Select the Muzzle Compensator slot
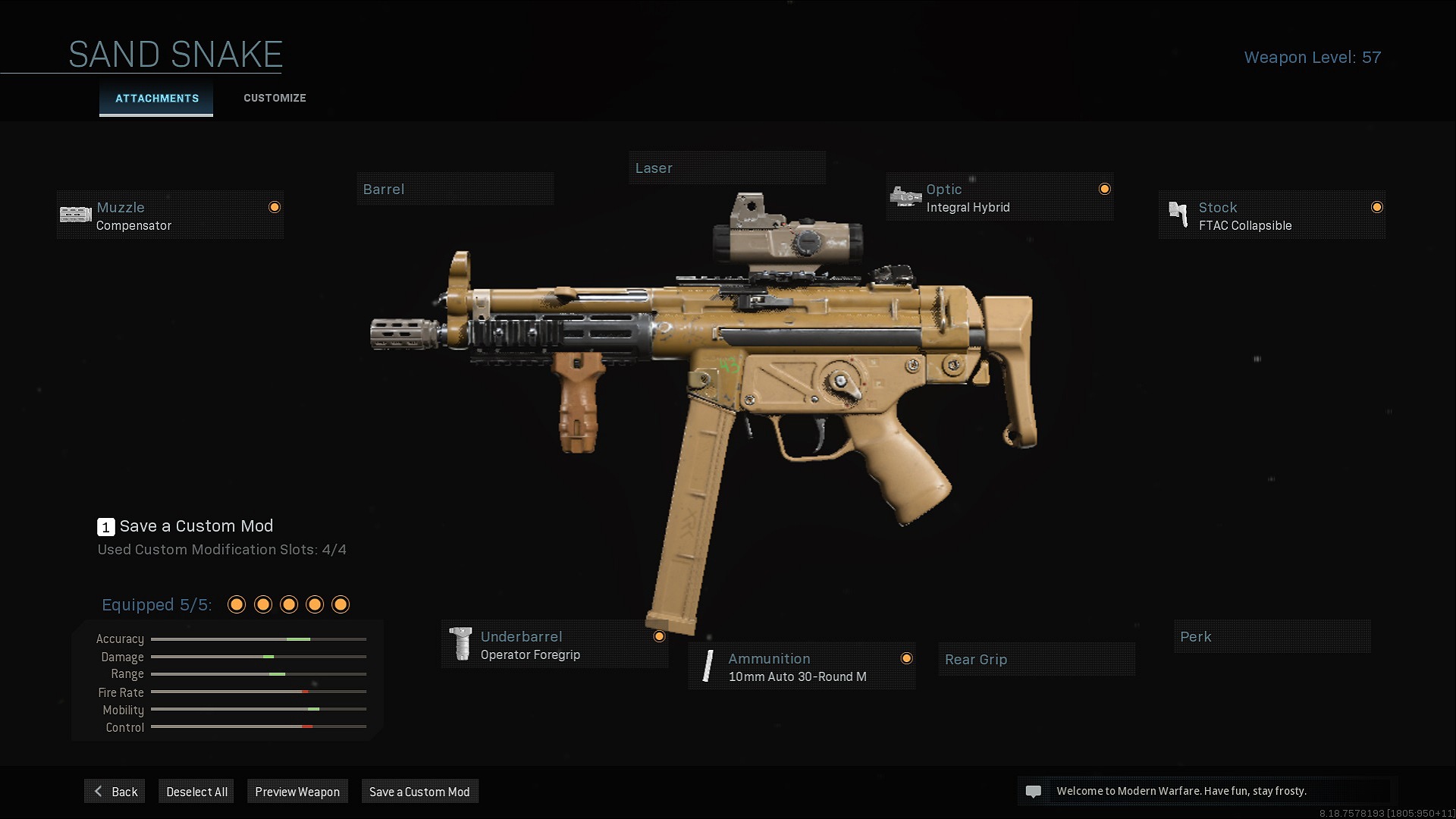 coord(170,216)
